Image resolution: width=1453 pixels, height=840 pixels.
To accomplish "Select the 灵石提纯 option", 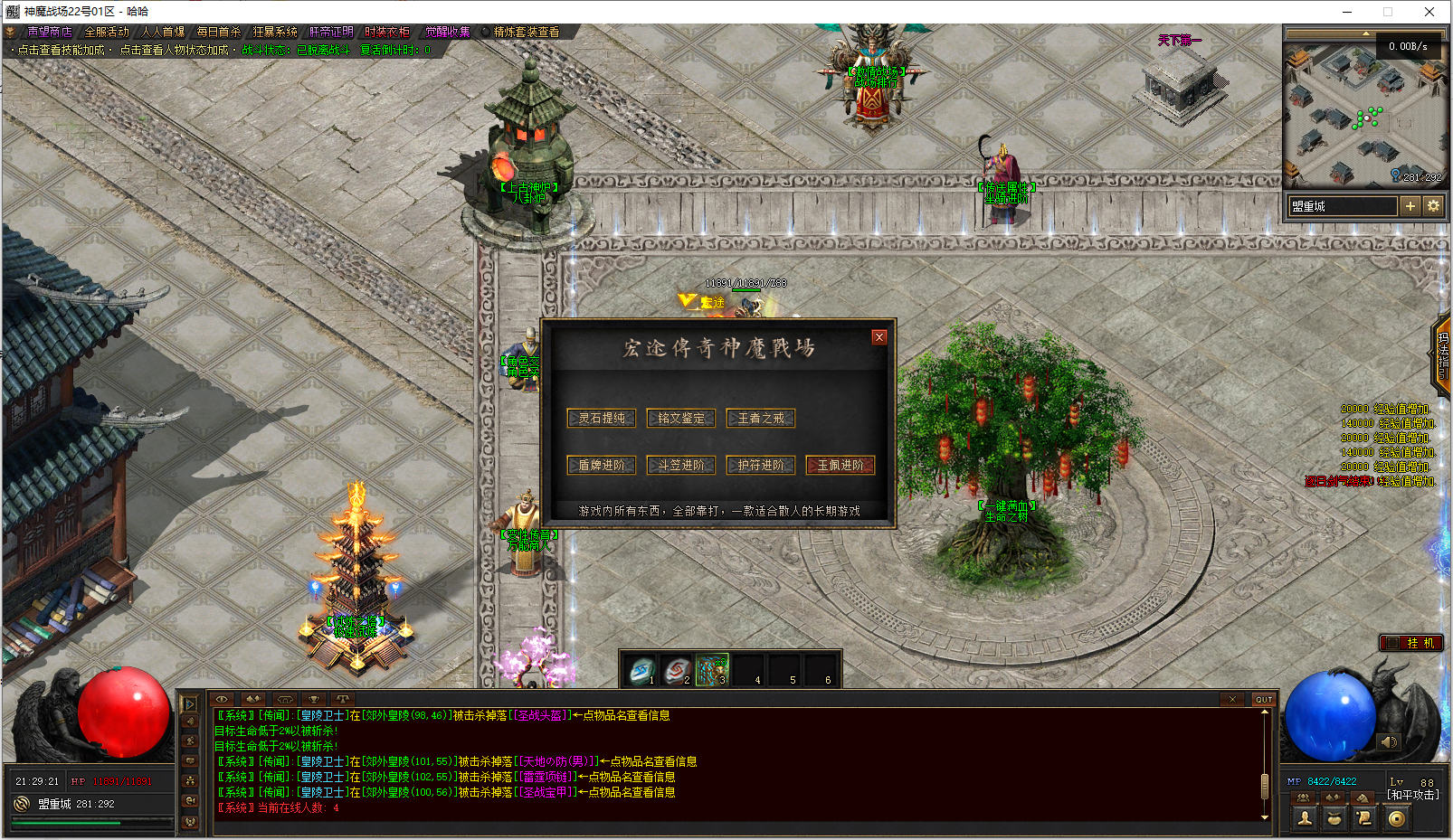I will [x=602, y=418].
